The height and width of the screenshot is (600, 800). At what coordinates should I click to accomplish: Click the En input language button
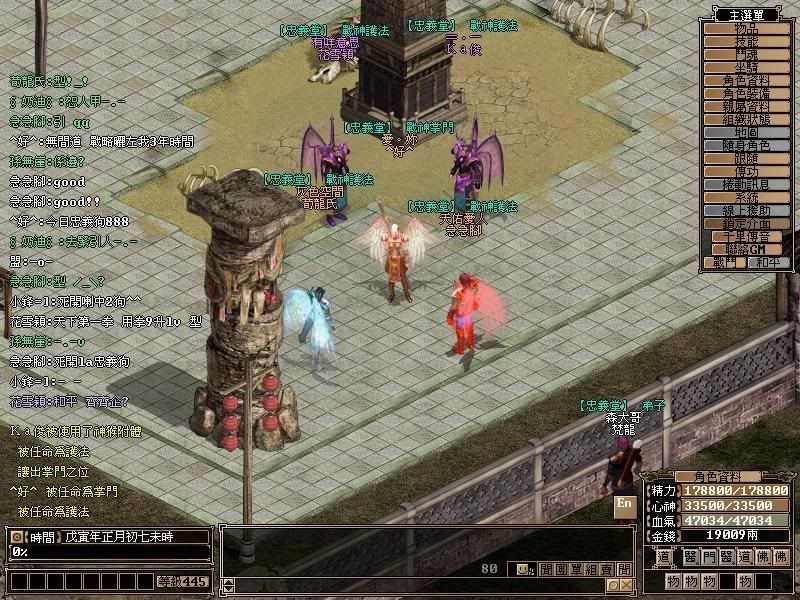tap(625, 505)
